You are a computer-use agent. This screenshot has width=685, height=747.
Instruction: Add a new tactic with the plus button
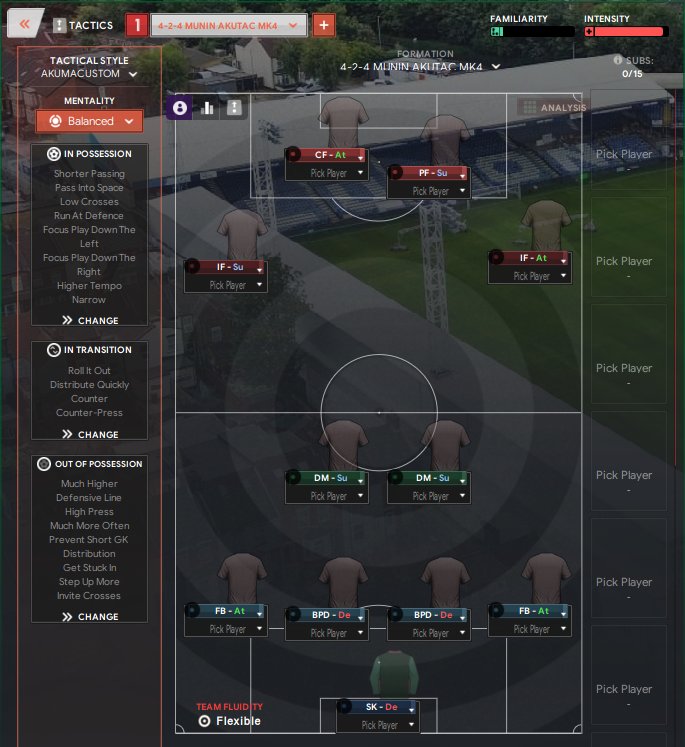click(324, 25)
